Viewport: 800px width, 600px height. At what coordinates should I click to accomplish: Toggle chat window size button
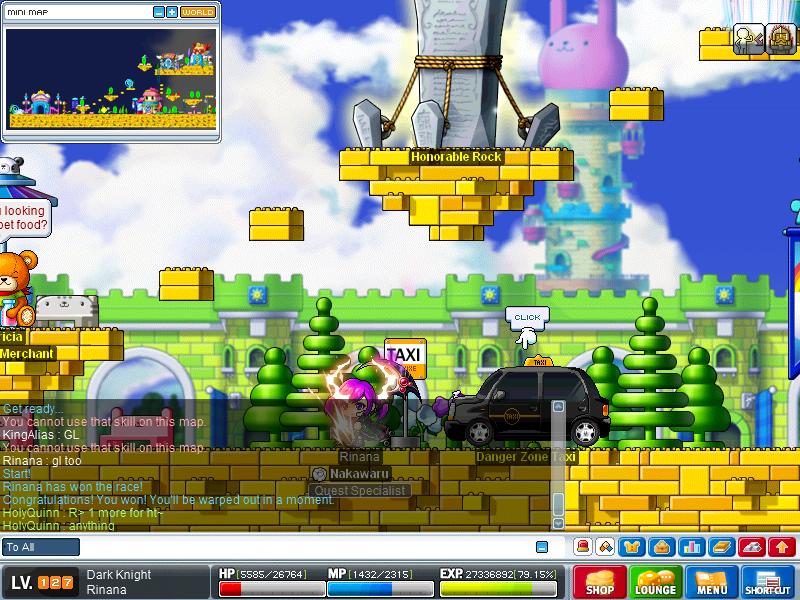pyautogui.click(x=542, y=547)
